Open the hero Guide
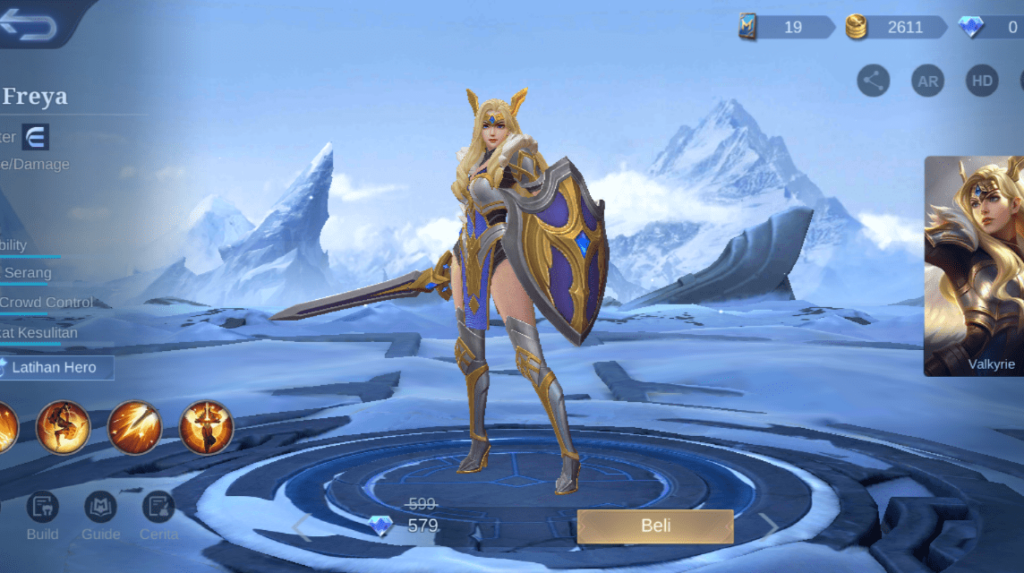1024x573 pixels. coord(100,516)
